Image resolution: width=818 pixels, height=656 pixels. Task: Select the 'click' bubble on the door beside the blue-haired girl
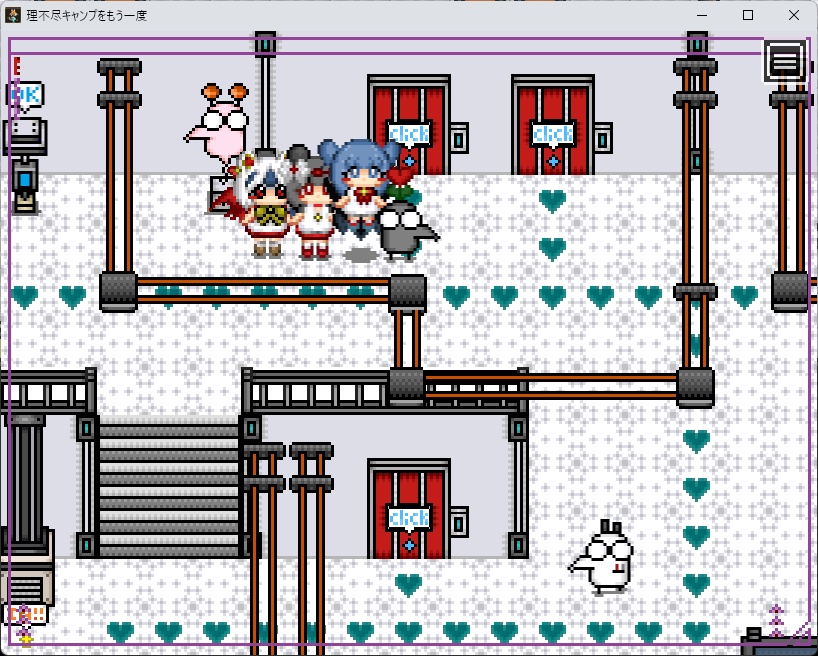[408, 133]
